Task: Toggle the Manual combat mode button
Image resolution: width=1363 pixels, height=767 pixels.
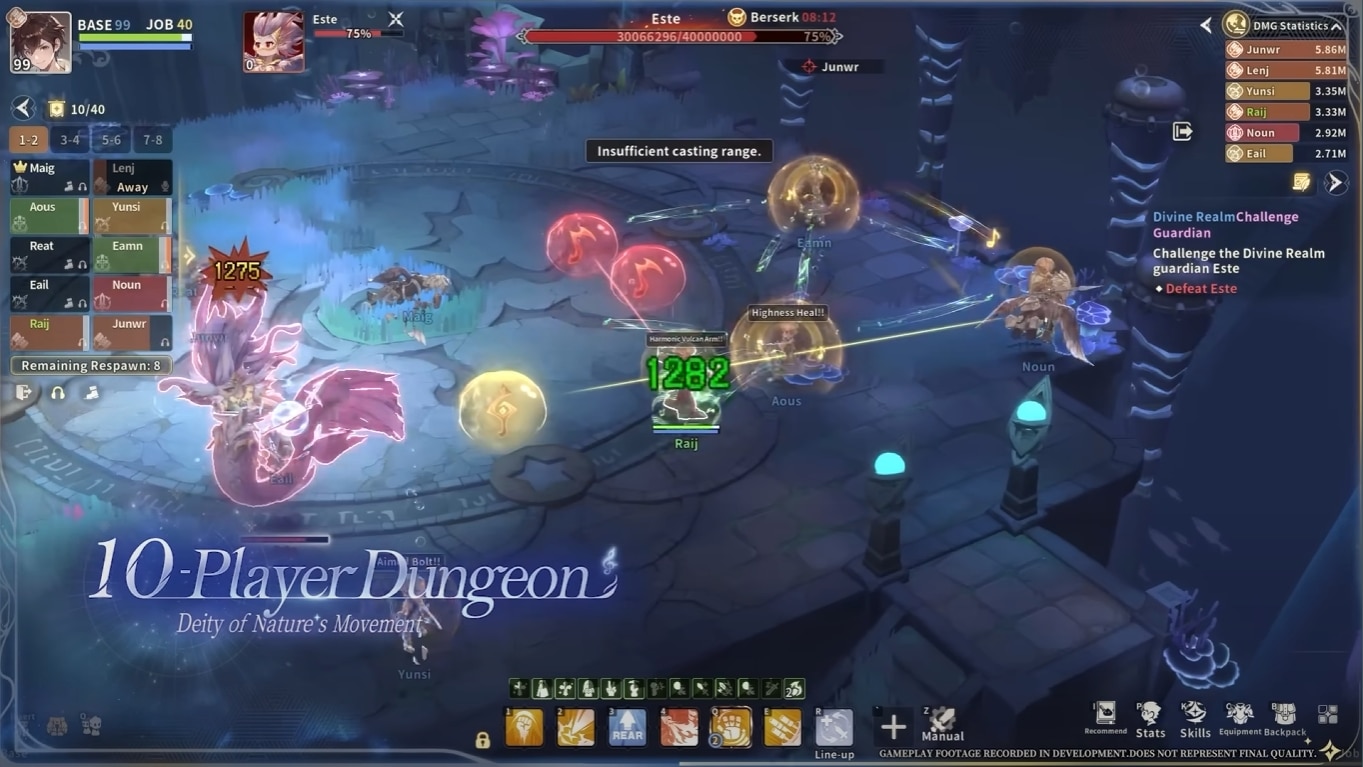Action: click(942, 722)
